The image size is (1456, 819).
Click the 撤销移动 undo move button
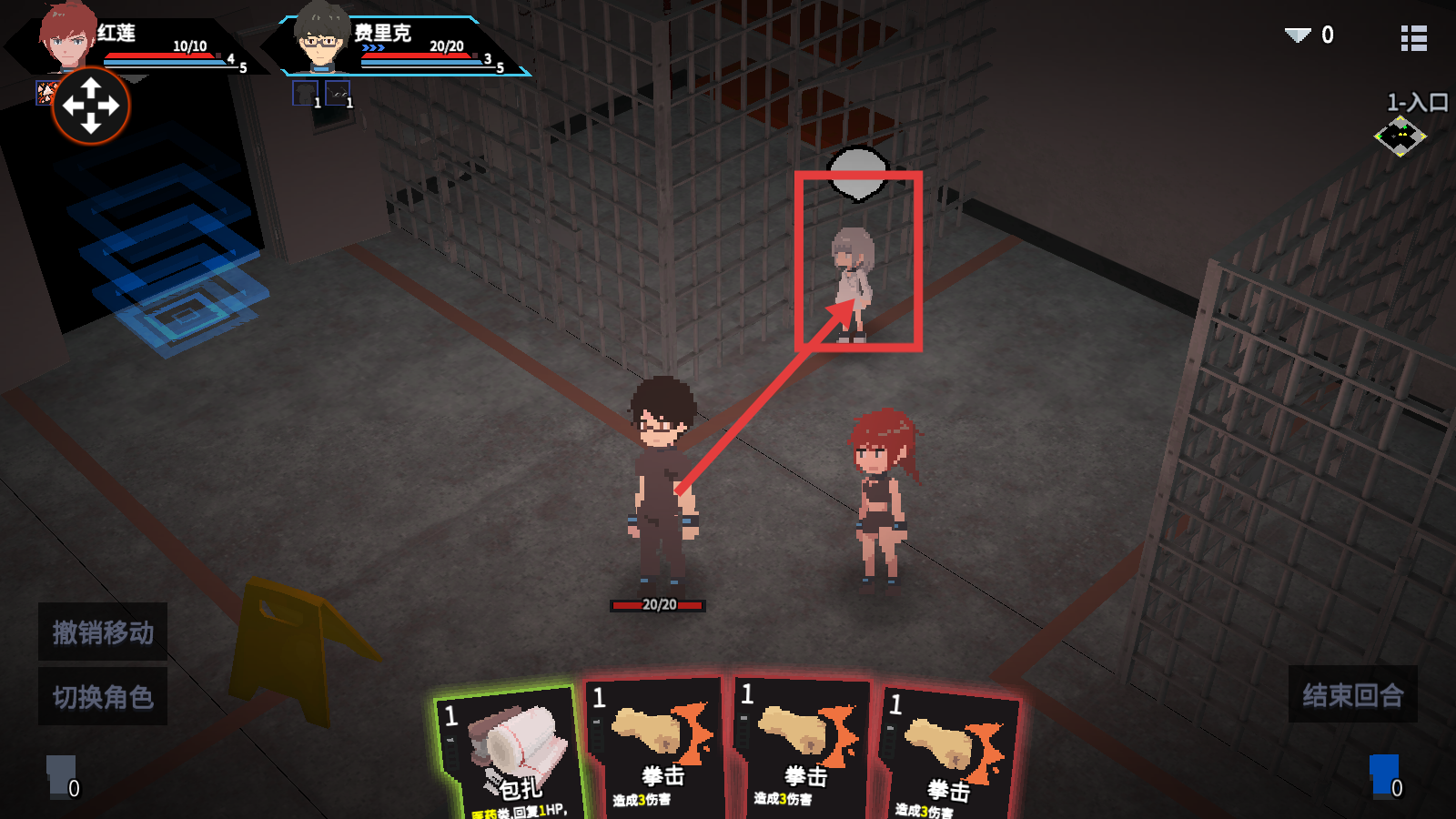tap(103, 632)
